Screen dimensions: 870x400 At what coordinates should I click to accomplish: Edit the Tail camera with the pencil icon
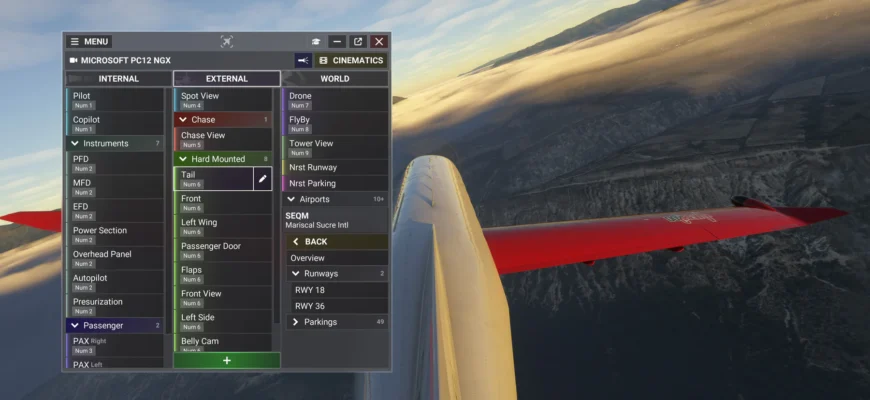(262, 179)
